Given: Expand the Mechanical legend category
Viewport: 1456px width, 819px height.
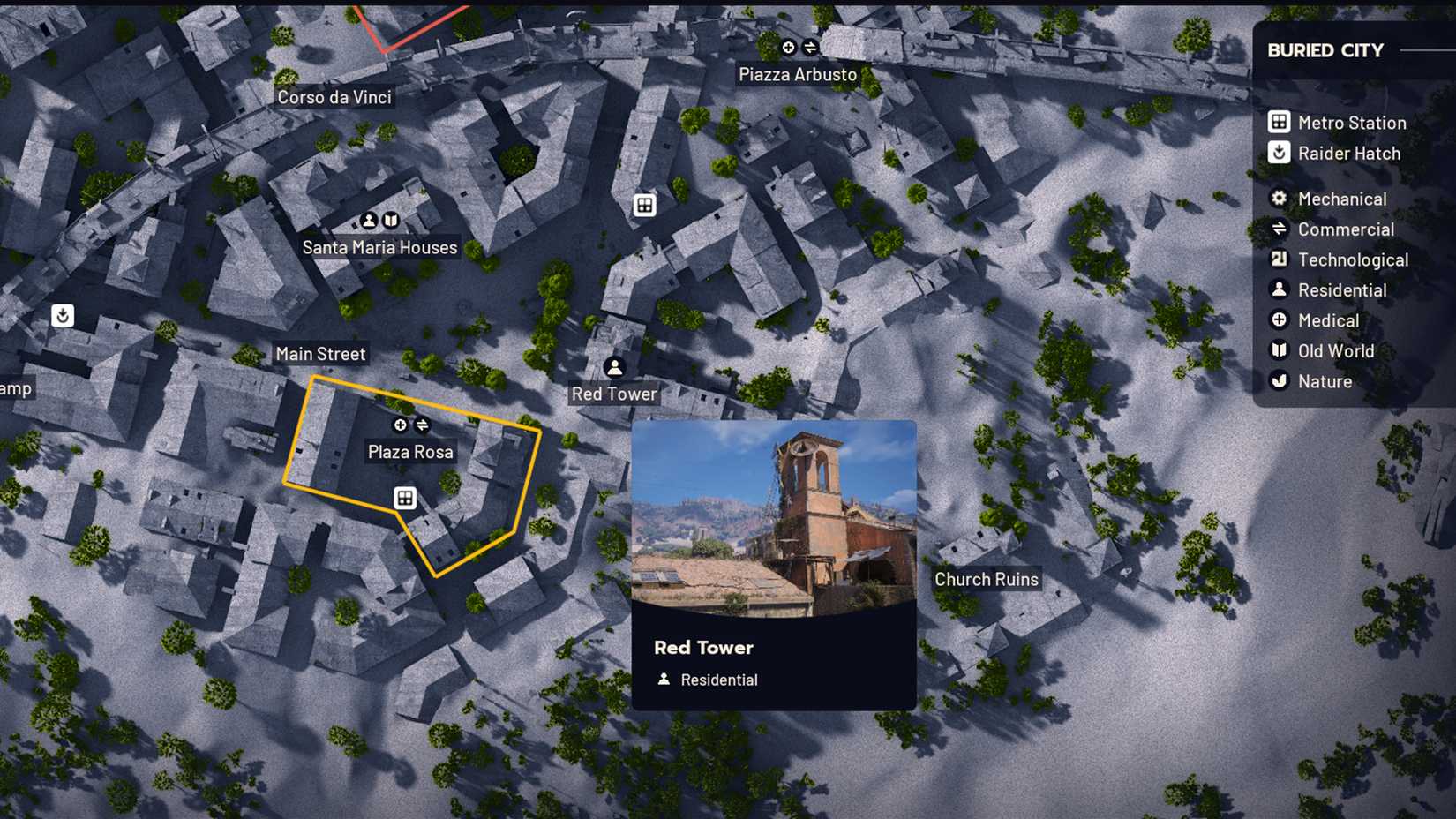Looking at the screenshot, I should click(1342, 199).
